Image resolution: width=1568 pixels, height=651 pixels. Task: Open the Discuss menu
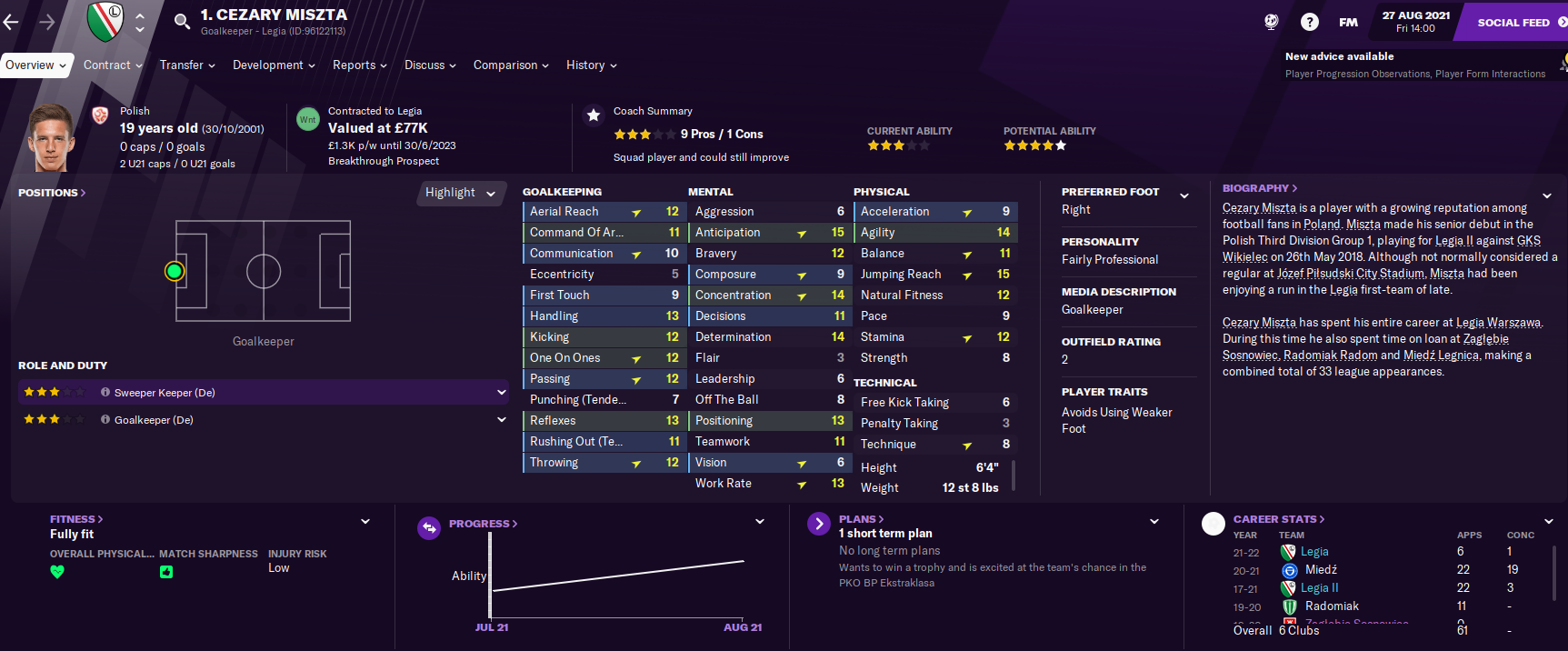click(430, 65)
